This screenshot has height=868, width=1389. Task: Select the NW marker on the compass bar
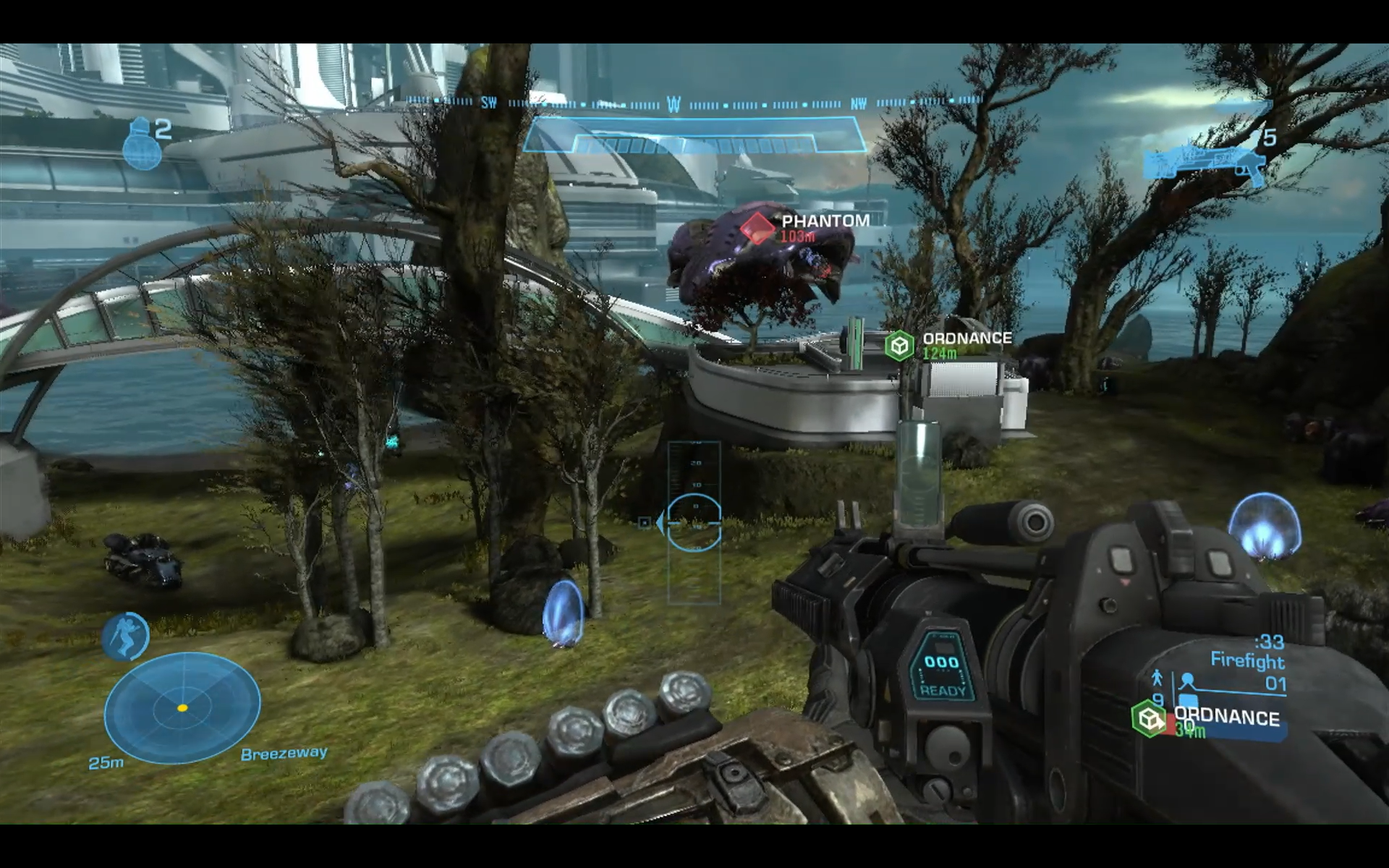point(859,103)
